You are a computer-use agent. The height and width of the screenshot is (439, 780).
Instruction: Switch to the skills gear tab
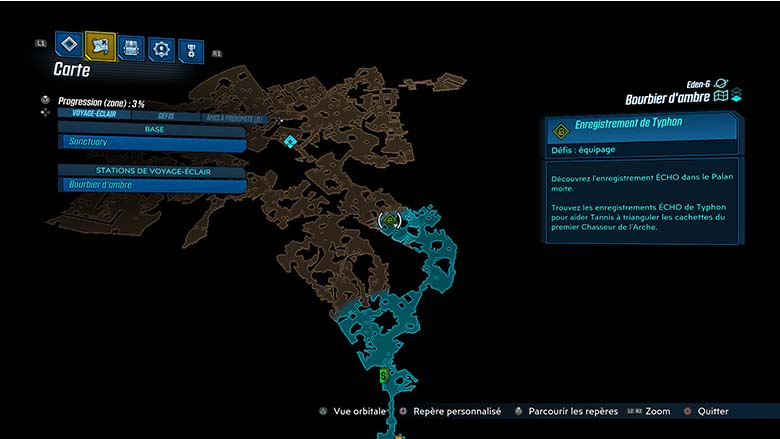point(161,48)
